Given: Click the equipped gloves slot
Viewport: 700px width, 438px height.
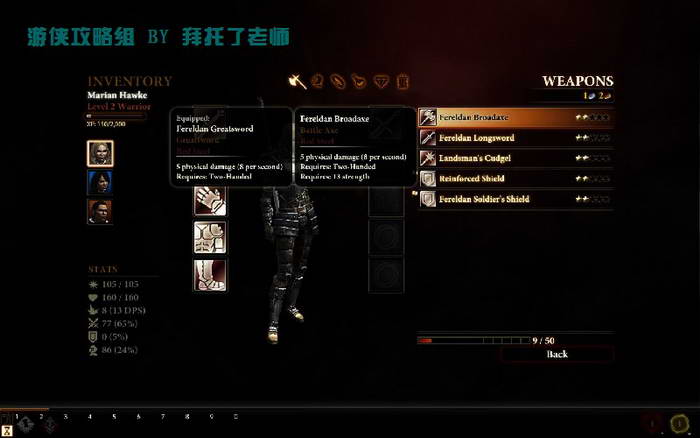Looking at the screenshot, I should (x=210, y=200).
